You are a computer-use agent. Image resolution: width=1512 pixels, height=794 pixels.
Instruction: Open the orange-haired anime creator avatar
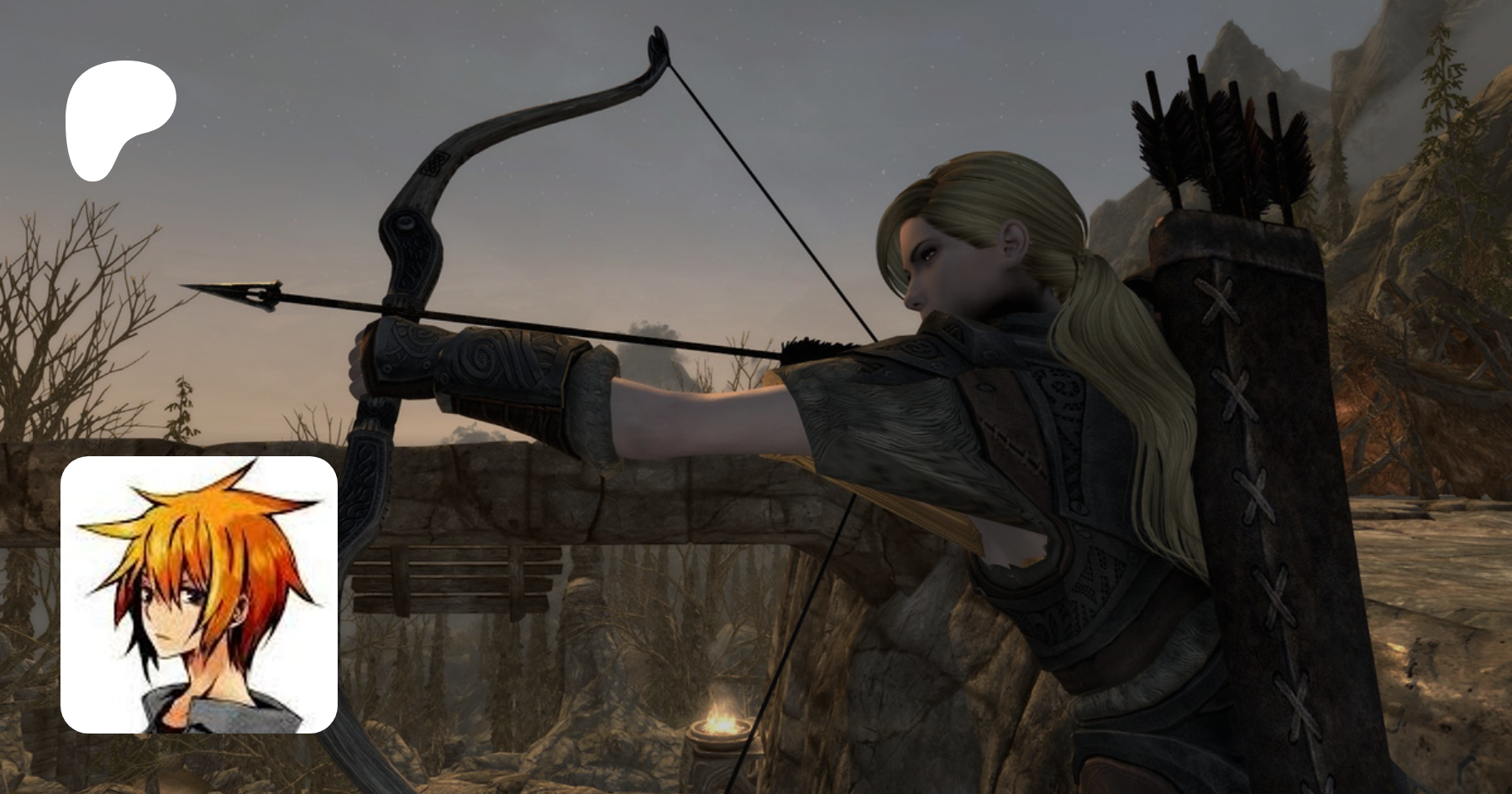199,595
